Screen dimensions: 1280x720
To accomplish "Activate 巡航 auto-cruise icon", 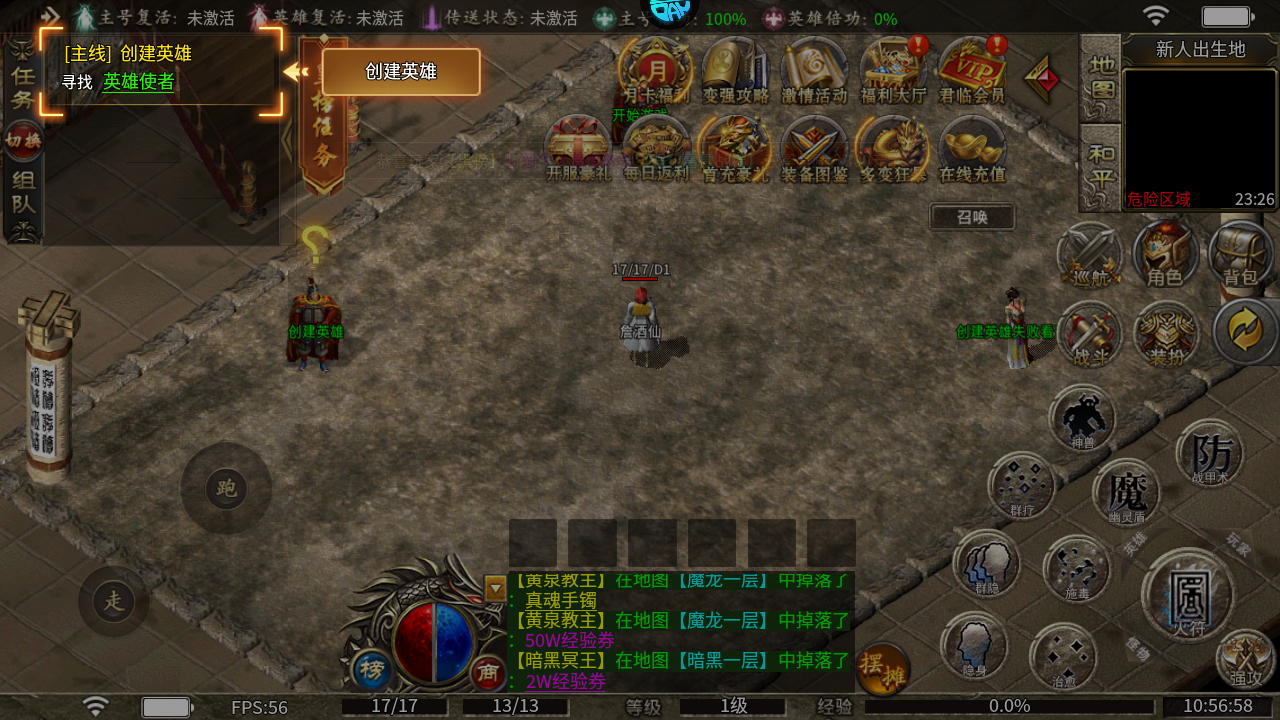I will coord(1088,255).
